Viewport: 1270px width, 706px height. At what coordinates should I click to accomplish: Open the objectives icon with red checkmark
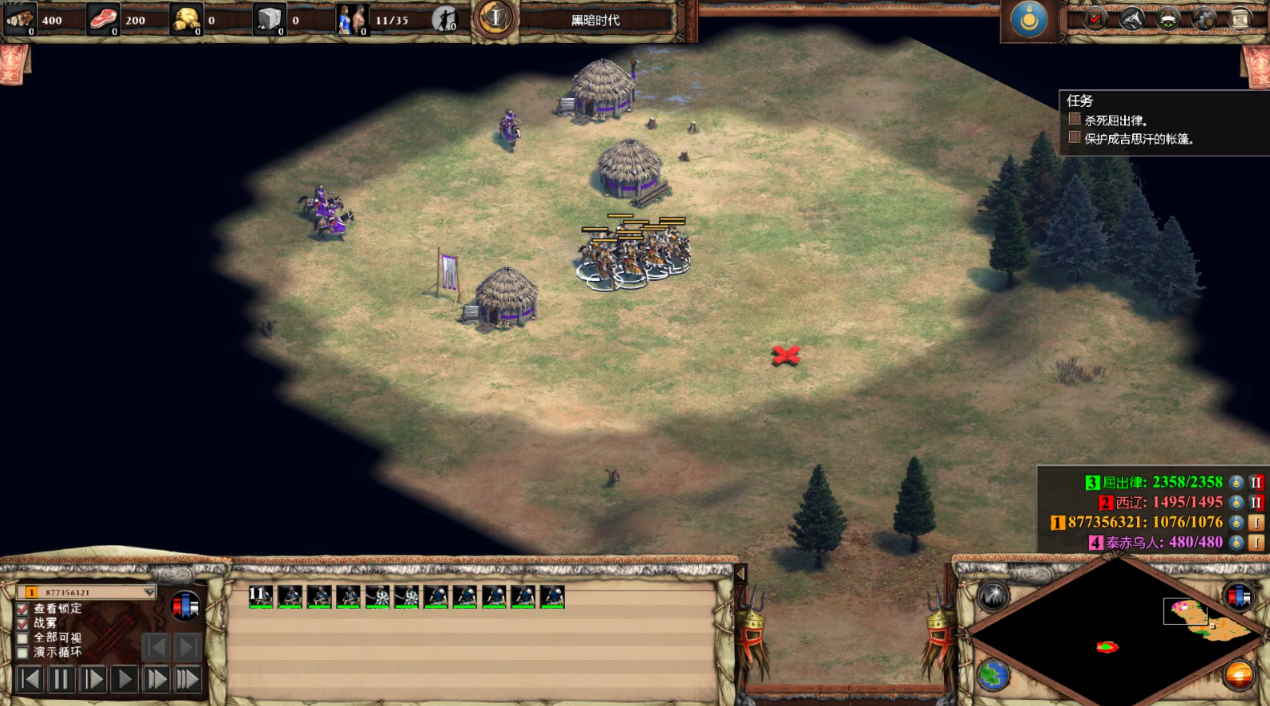point(1096,18)
